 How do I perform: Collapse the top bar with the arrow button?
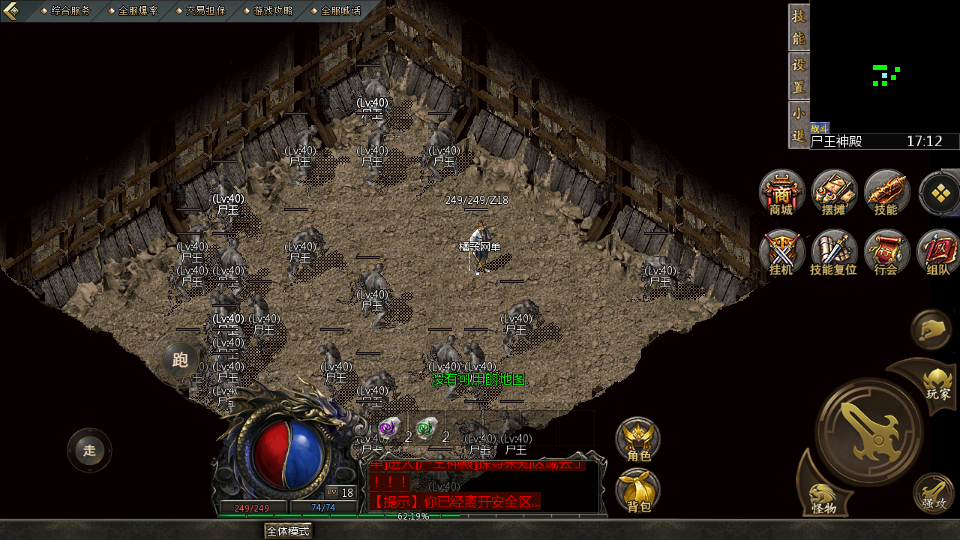click(13, 10)
